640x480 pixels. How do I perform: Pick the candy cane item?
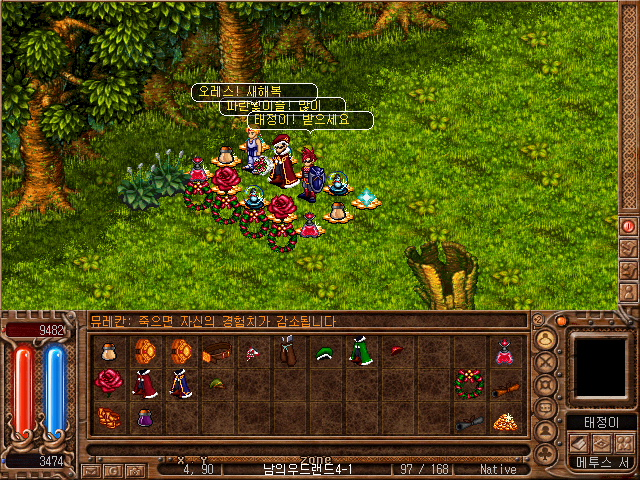[252, 351]
